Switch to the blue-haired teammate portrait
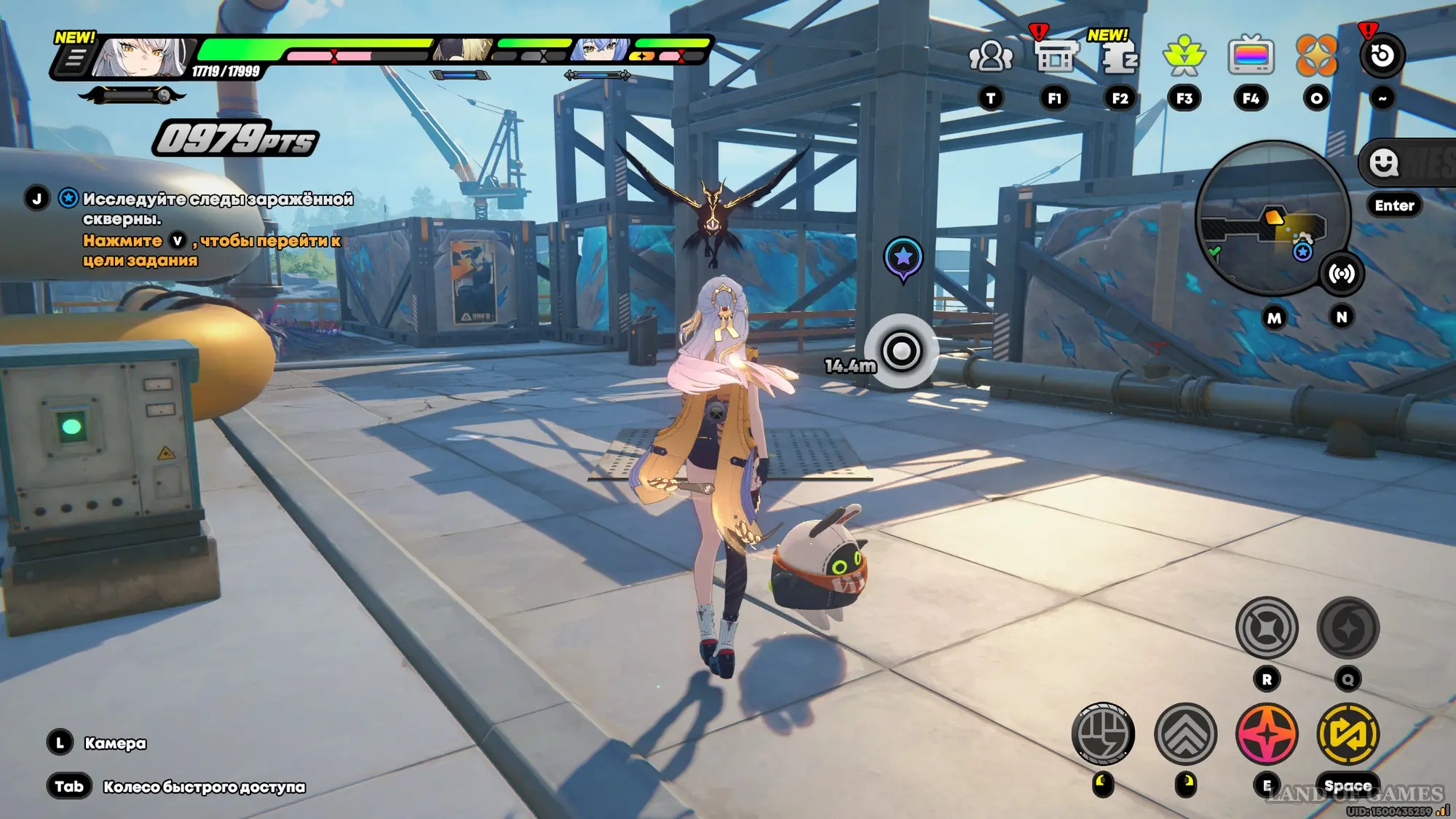The image size is (1456, 819). (601, 50)
